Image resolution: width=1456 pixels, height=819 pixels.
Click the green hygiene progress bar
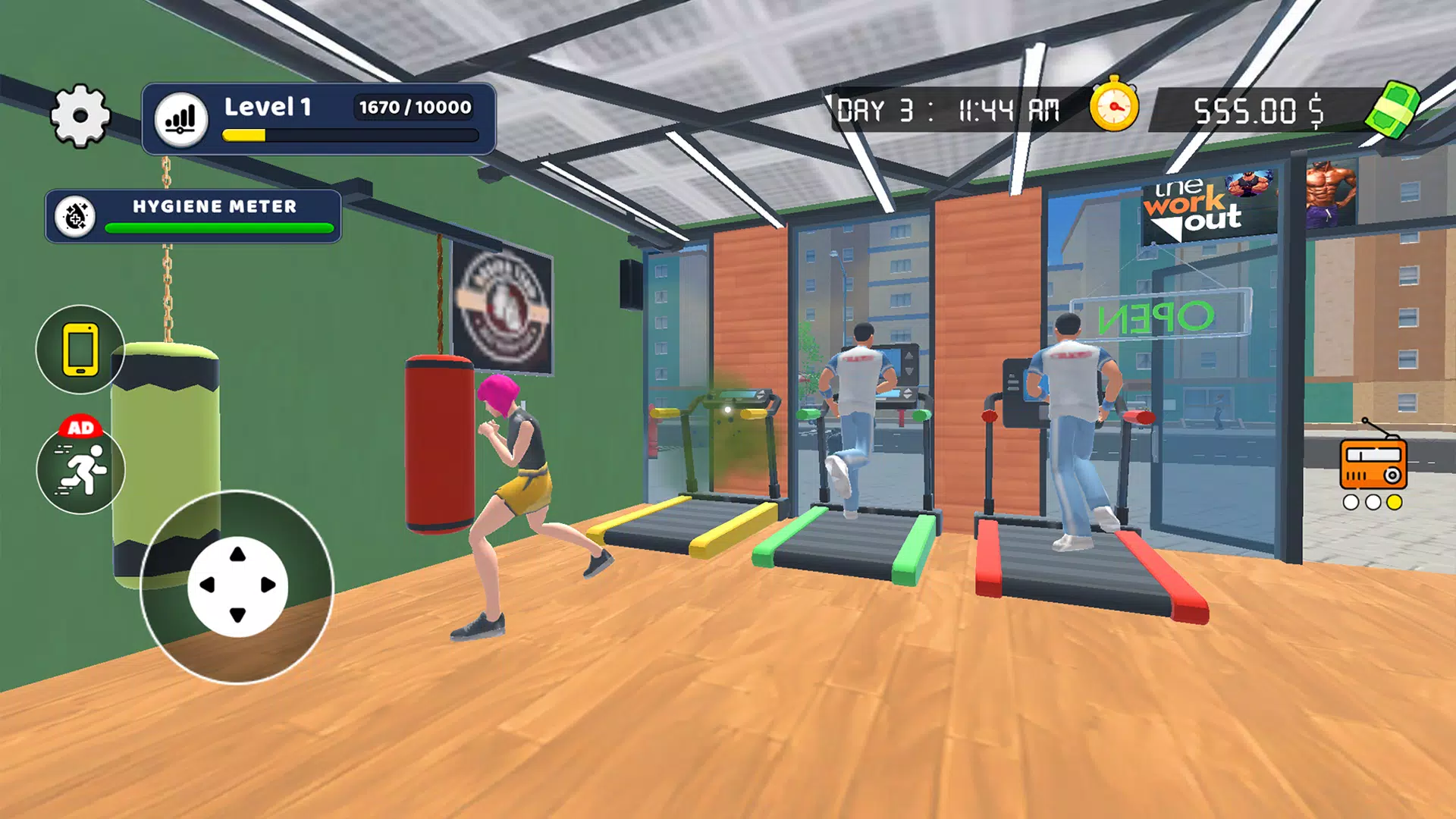[217, 227]
